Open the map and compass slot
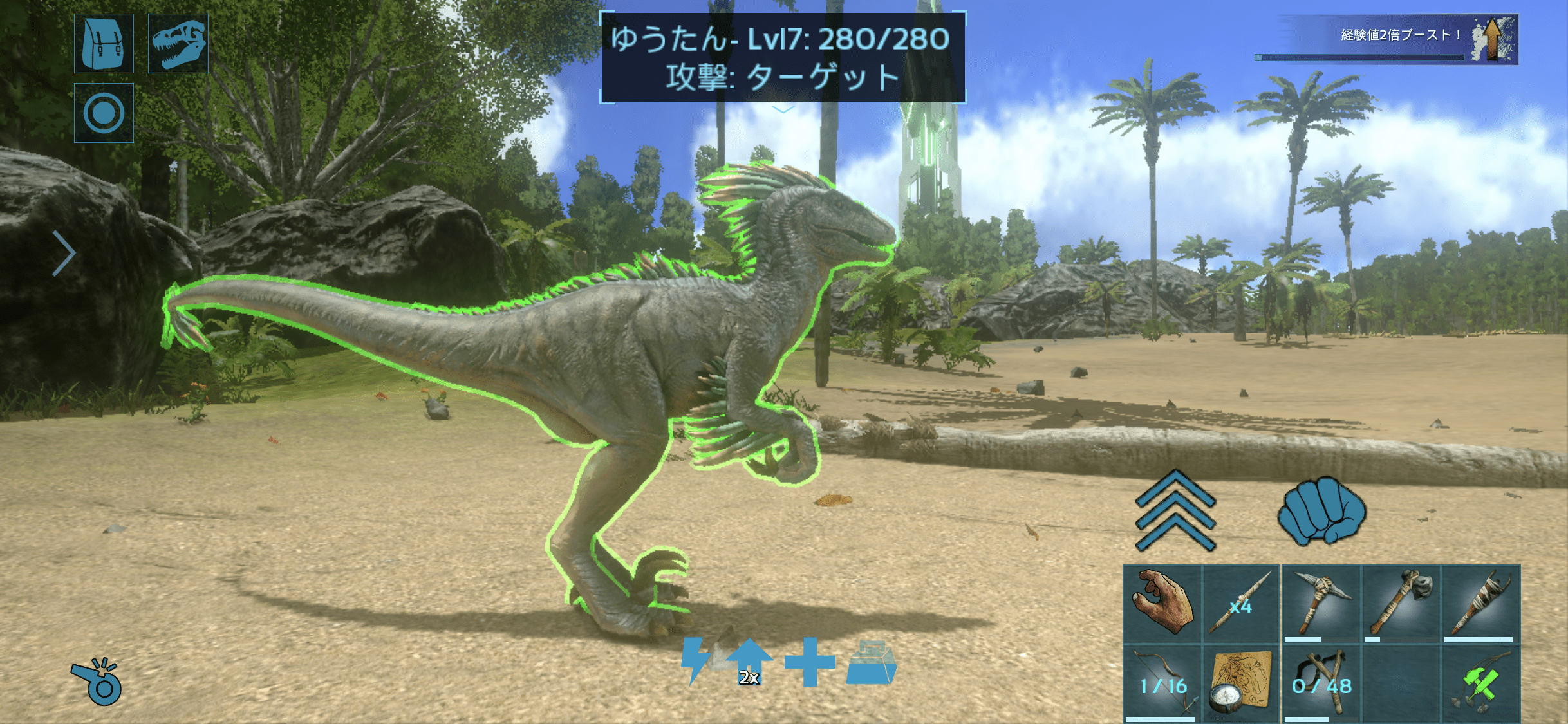Image resolution: width=1568 pixels, height=724 pixels. (1240, 684)
